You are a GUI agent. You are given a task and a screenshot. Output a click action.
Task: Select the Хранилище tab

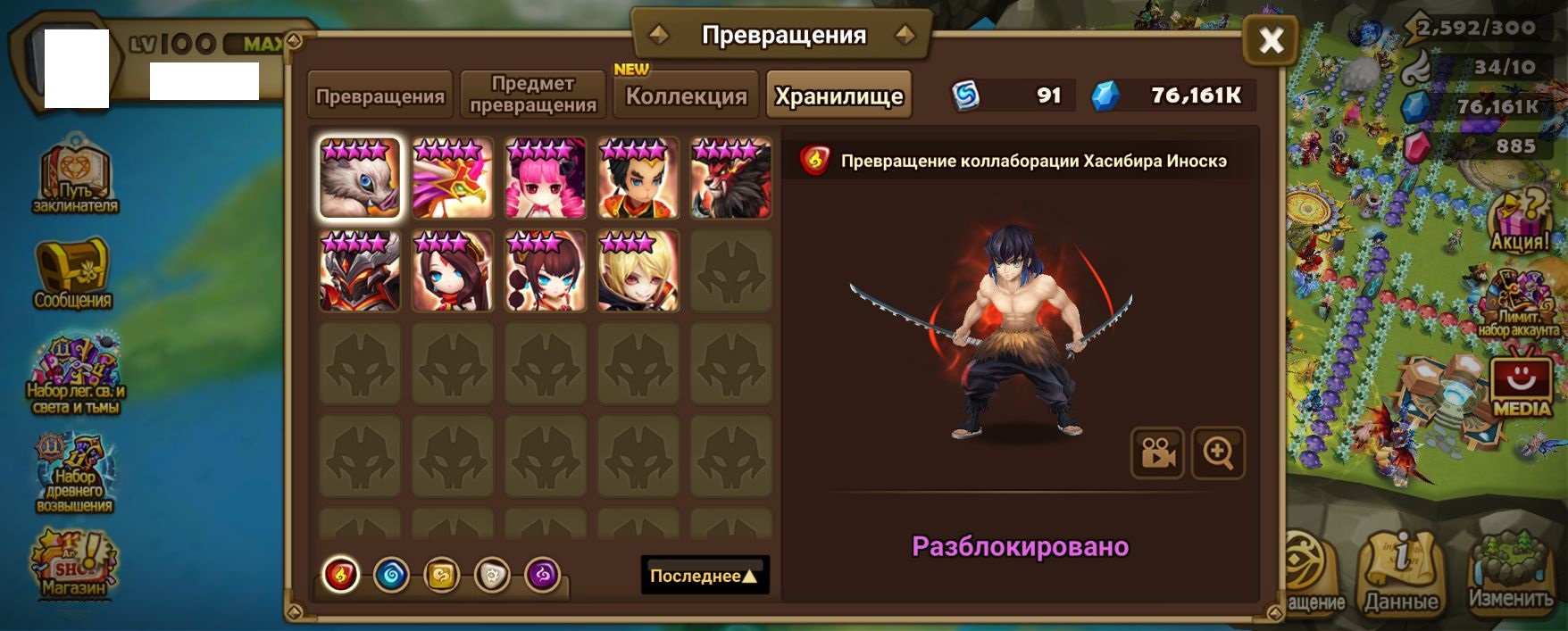click(x=838, y=95)
